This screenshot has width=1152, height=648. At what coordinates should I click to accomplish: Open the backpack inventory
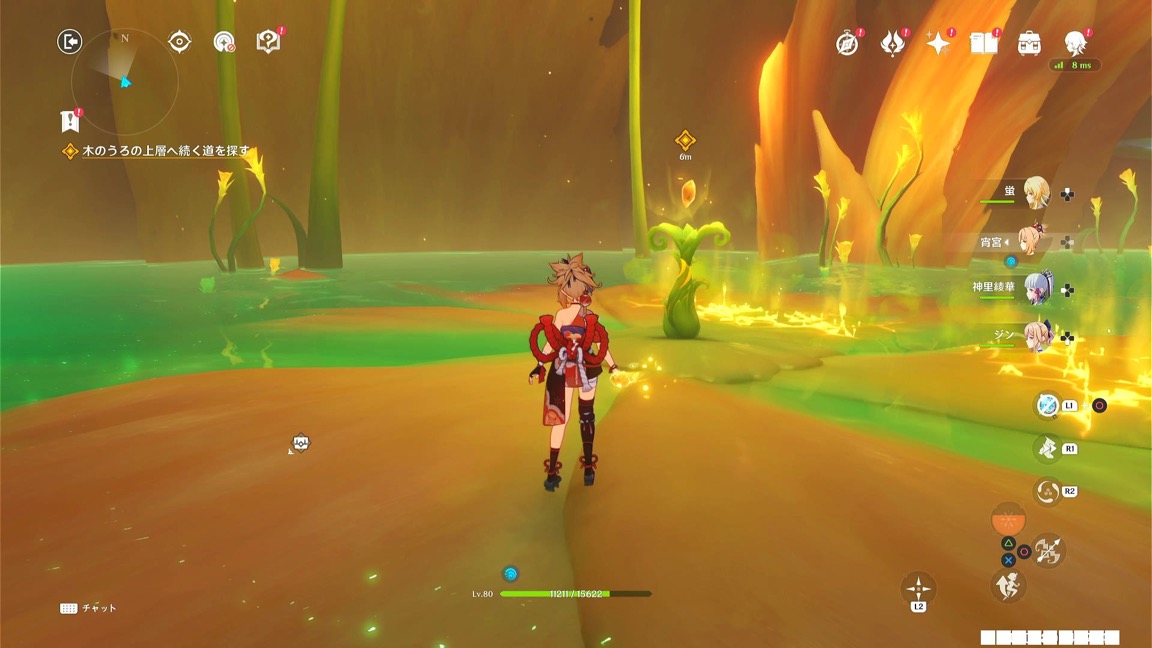pyautogui.click(x=1029, y=44)
